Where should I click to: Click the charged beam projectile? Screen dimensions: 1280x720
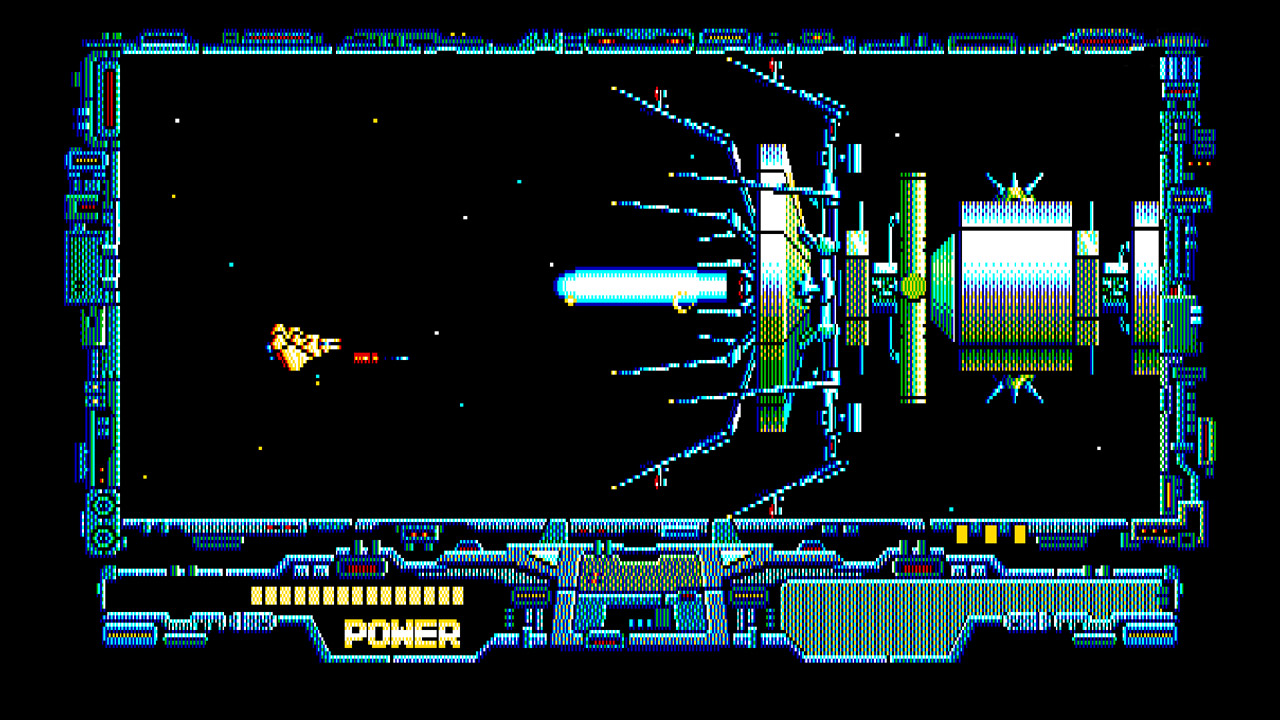coord(645,287)
